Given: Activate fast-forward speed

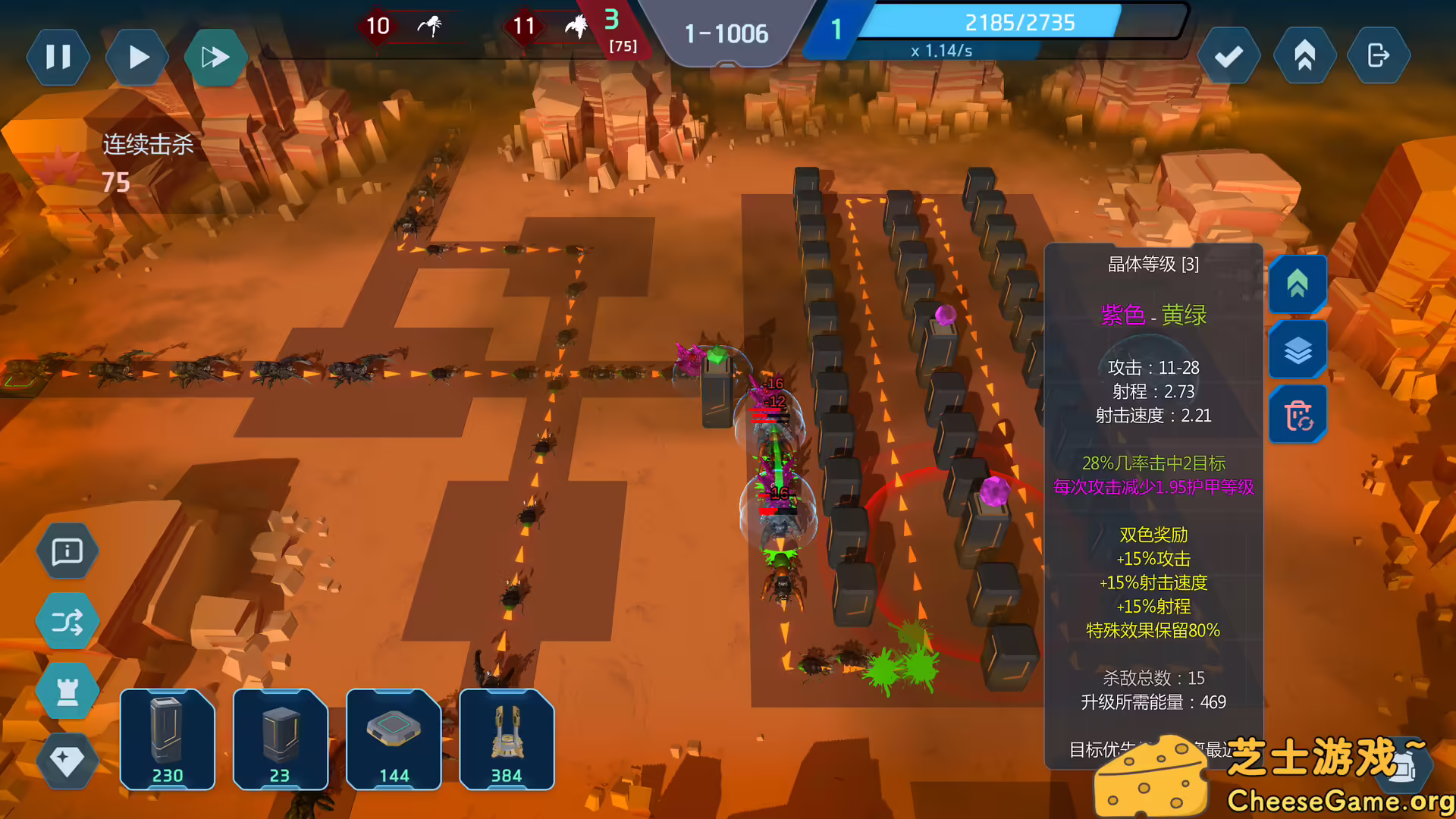Looking at the screenshot, I should (215, 57).
